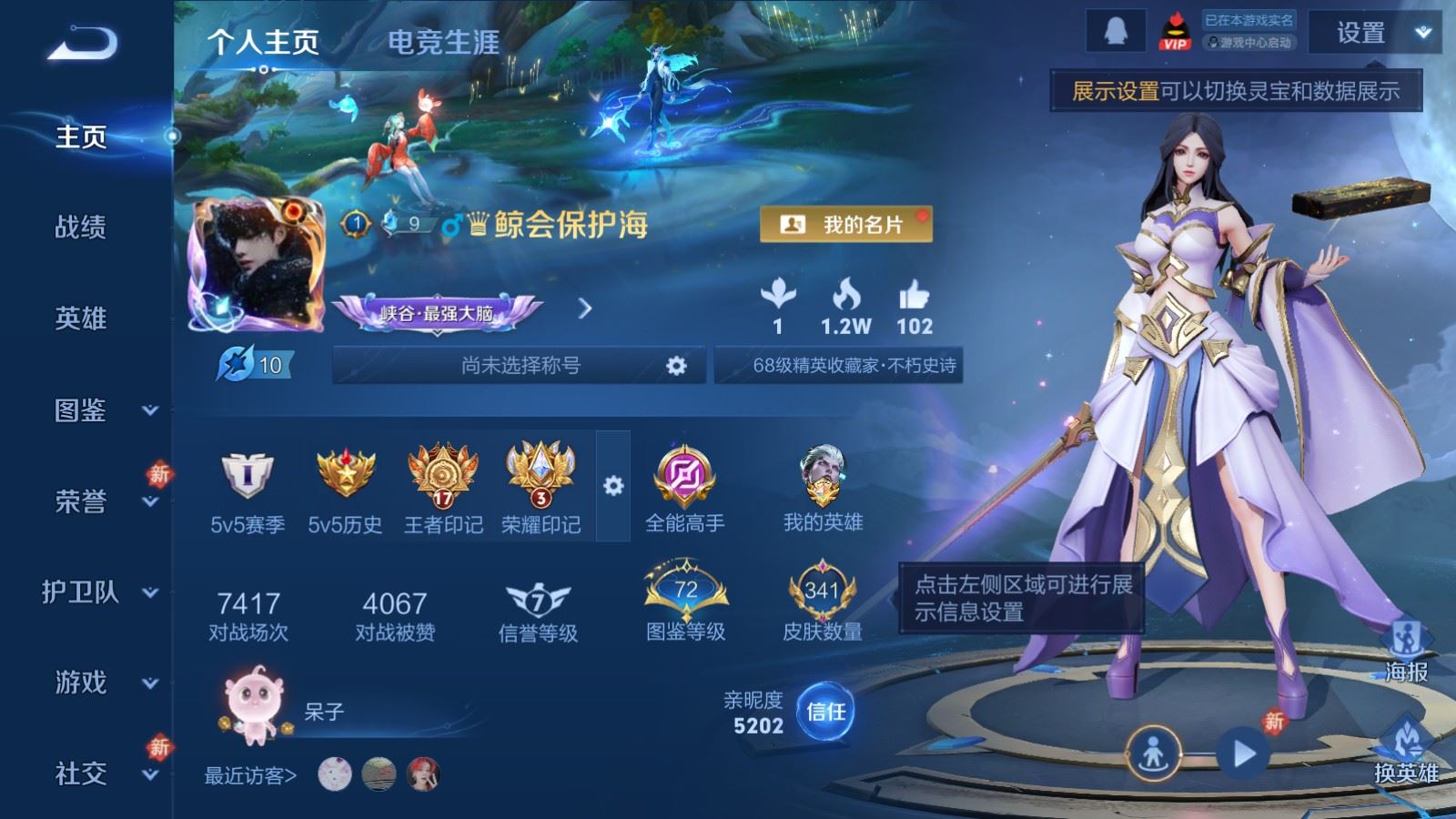Viewport: 1456px width, 819px height.
Task: Select the 王者印记 medal icon
Action: tap(444, 473)
